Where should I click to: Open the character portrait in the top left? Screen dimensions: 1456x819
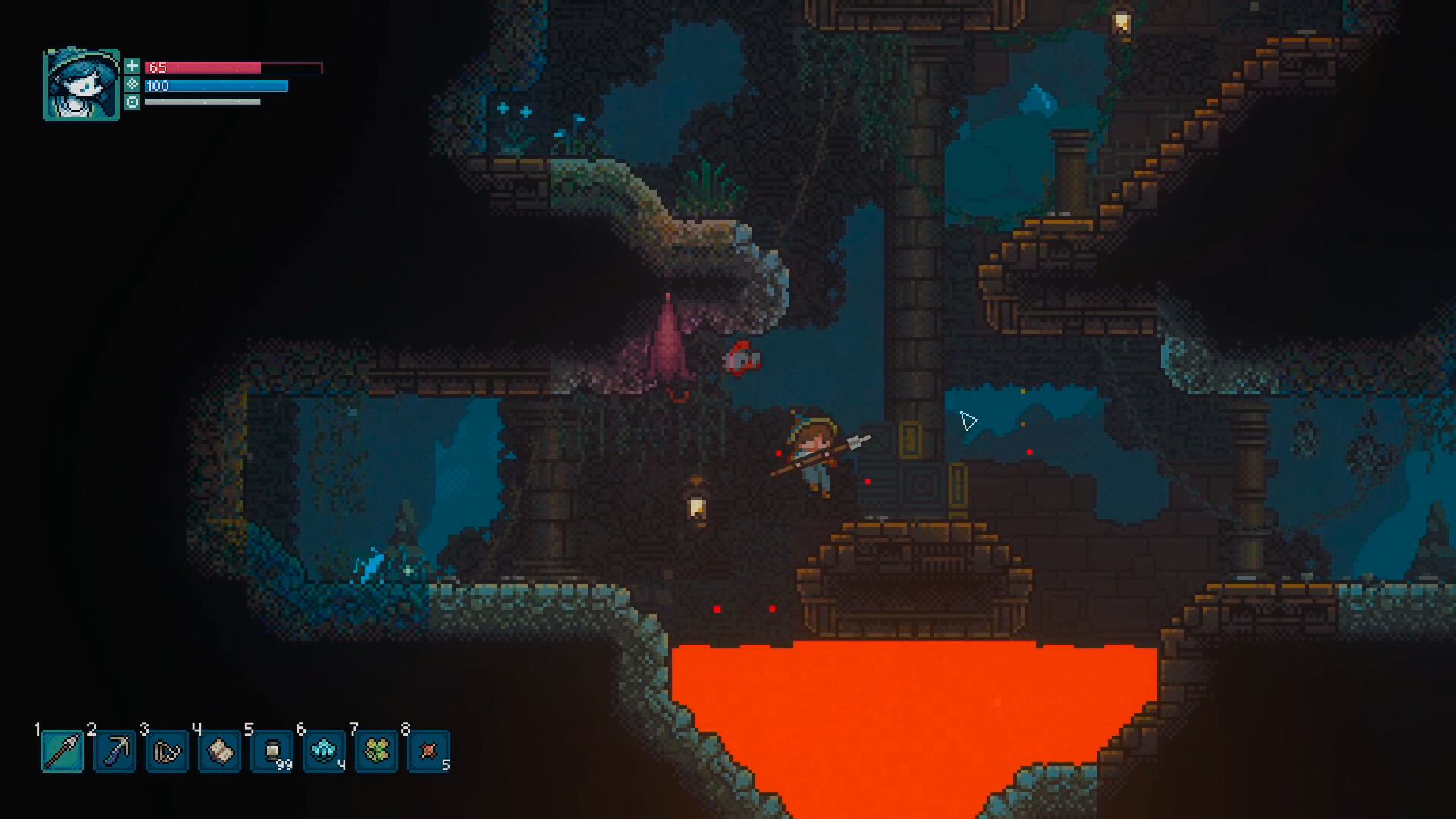pos(83,83)
